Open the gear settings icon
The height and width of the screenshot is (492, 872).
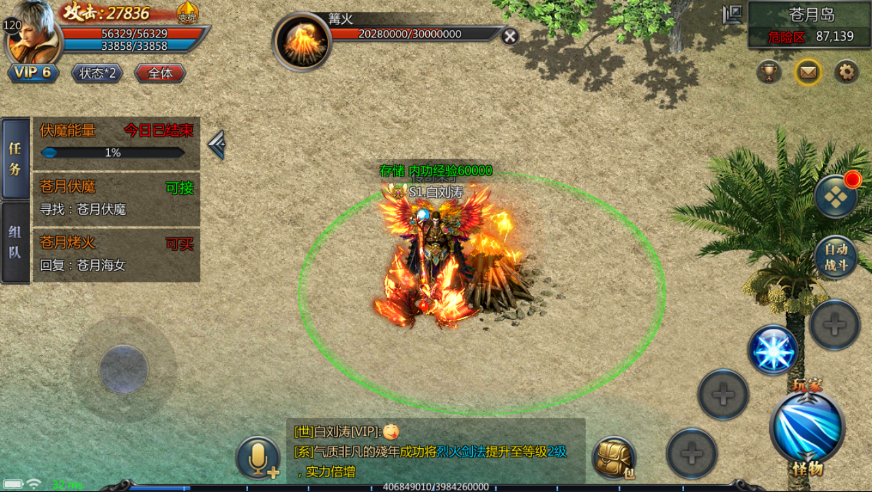coord(847,71)
